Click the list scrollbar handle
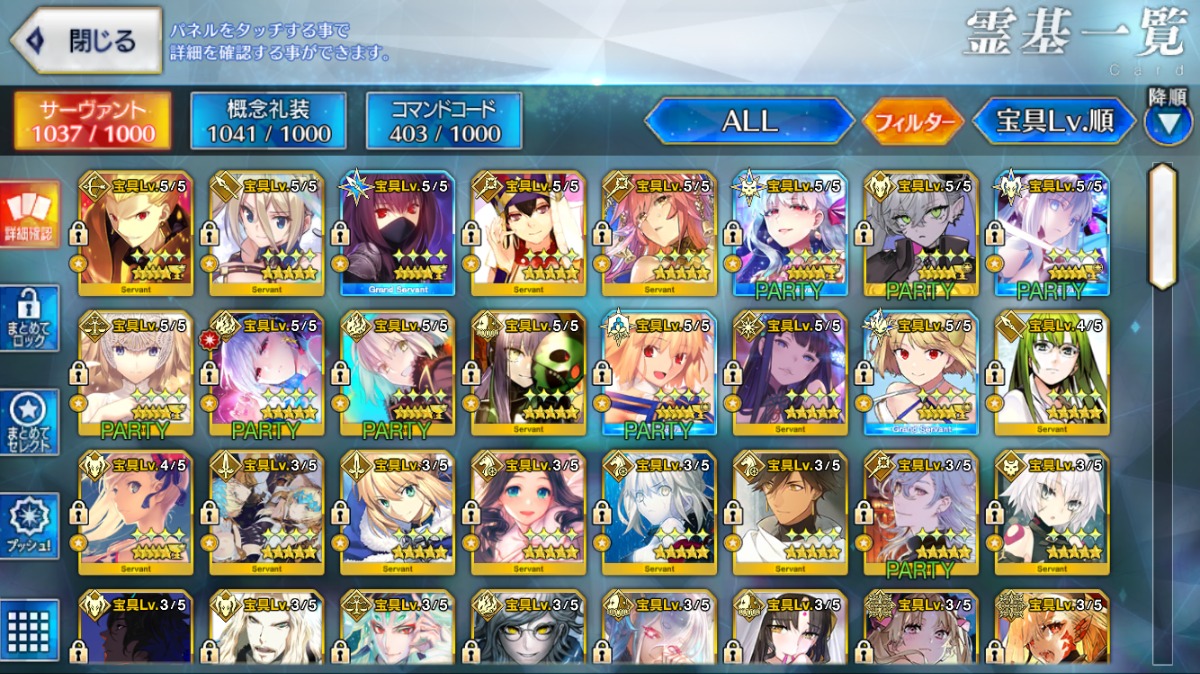Screen dimensions: 1200x674 coord(1162,228)
